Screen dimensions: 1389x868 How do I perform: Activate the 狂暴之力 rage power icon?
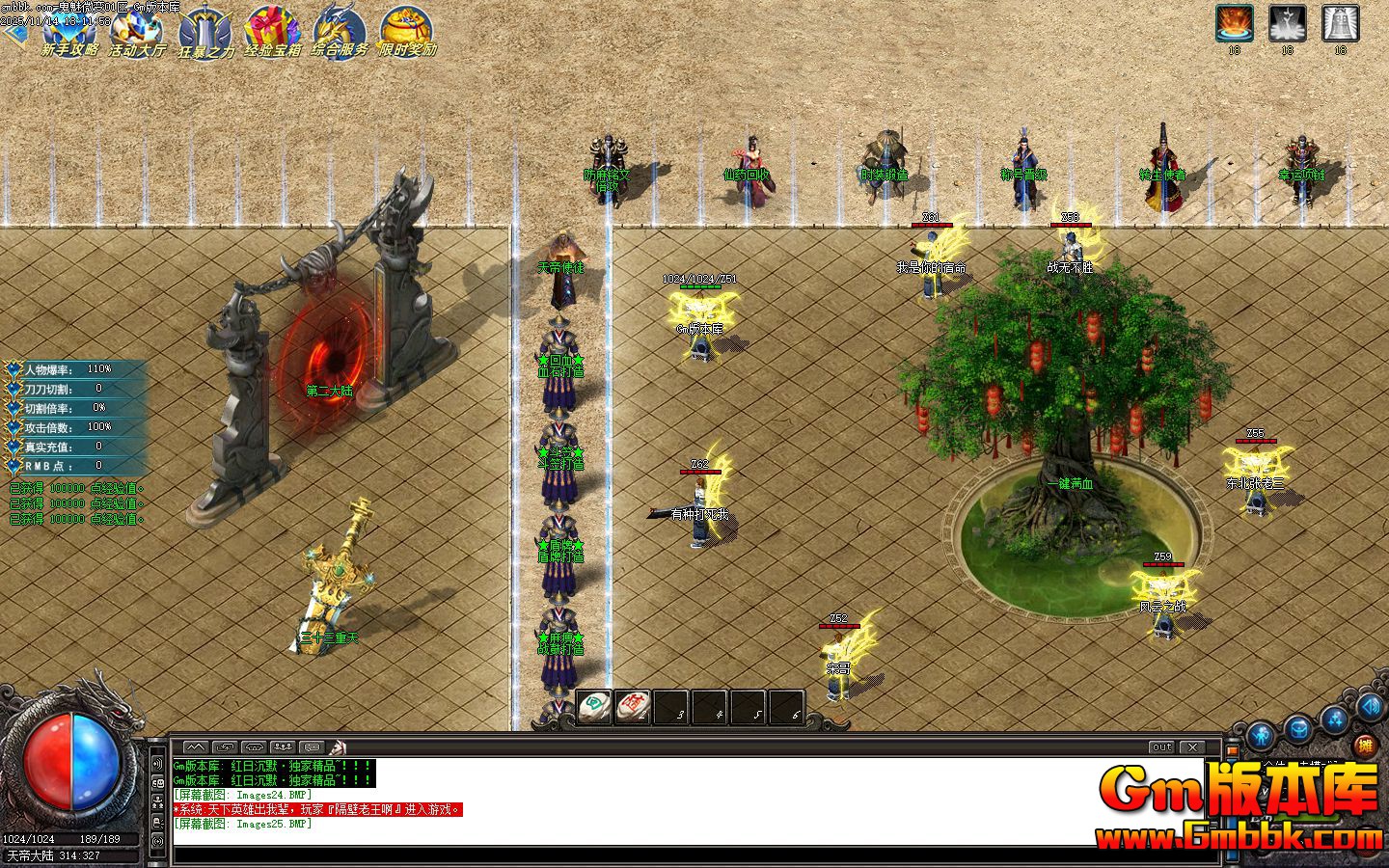[204, 29]
